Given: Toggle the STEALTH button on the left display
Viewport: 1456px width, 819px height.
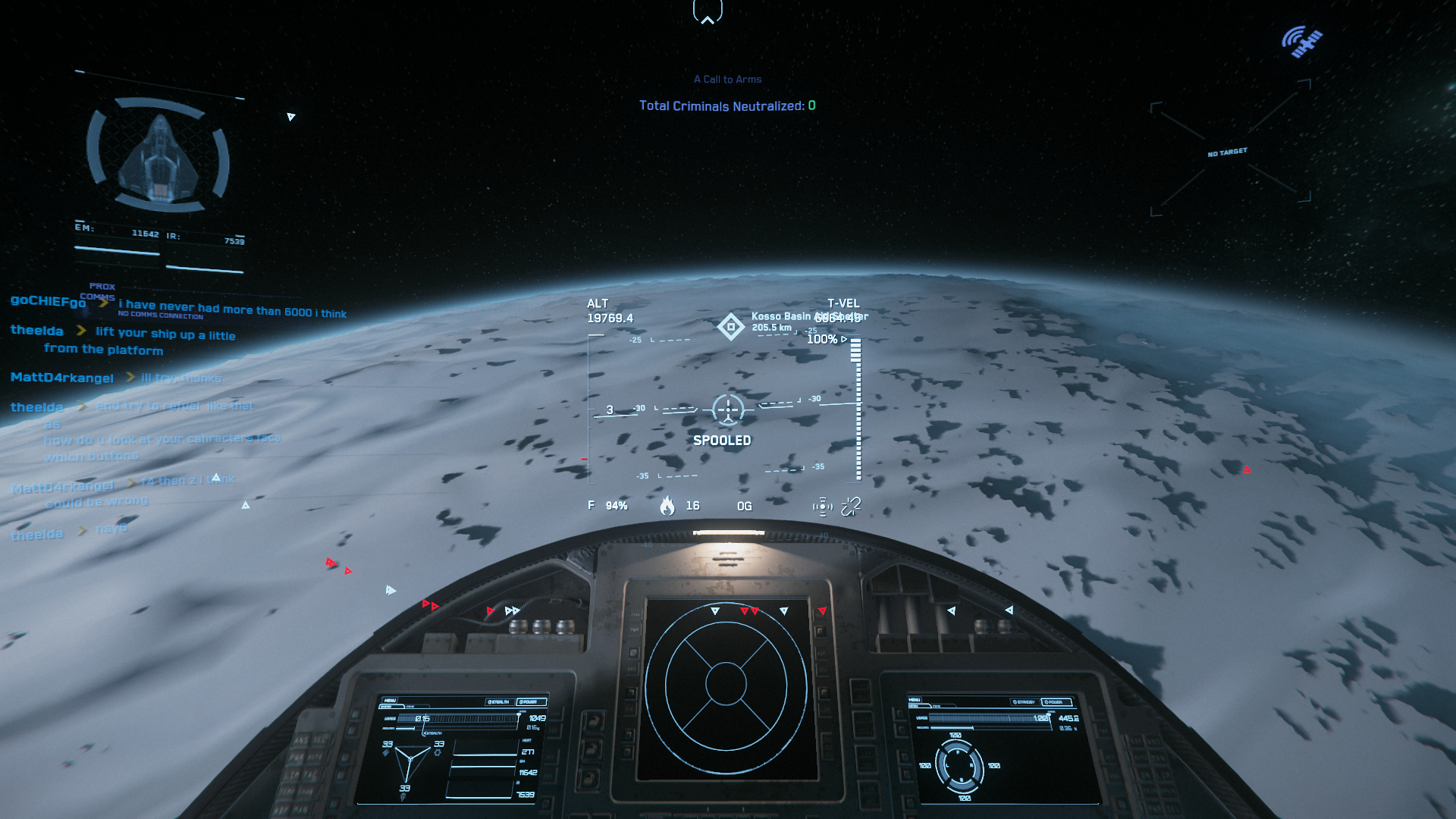Looking at the screenshot, I should (x=498, y=702).
